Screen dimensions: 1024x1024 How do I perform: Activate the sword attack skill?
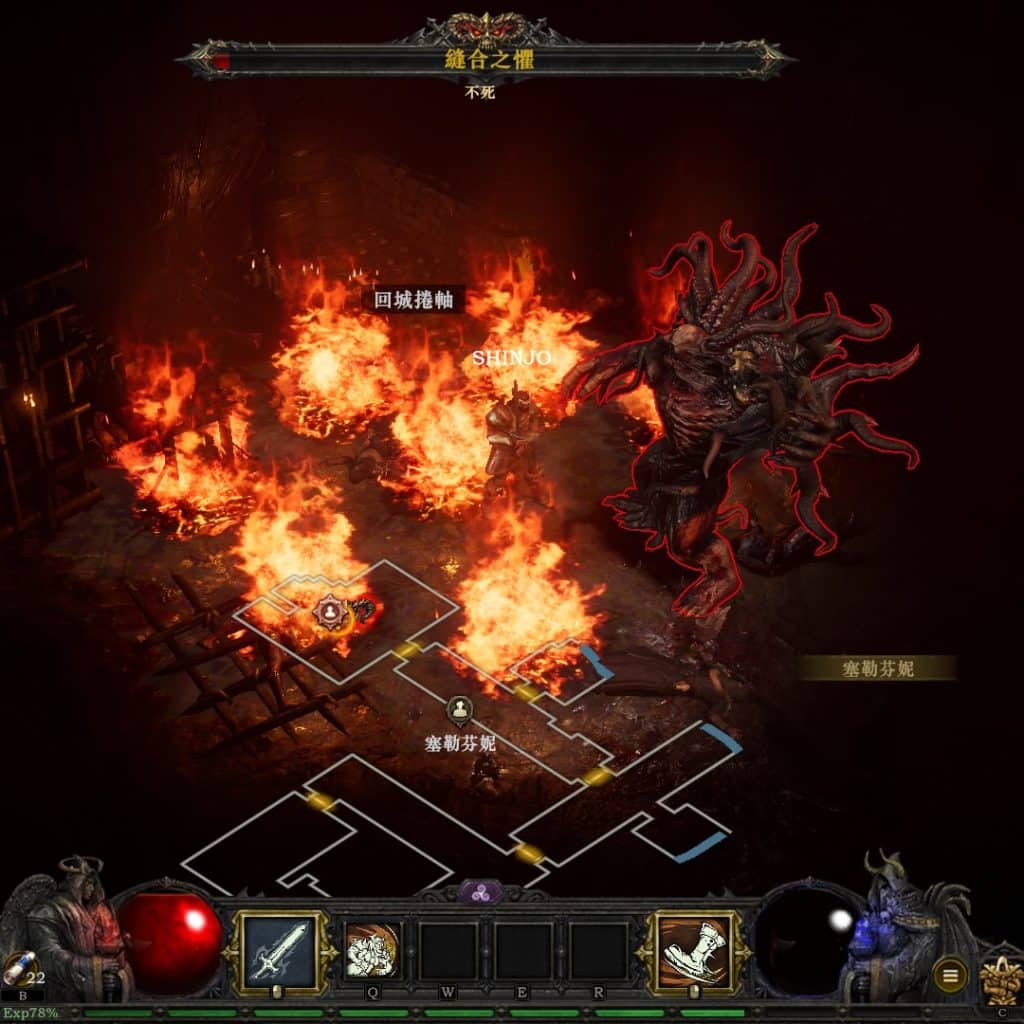pyautogui.click(x=279, y=950)
